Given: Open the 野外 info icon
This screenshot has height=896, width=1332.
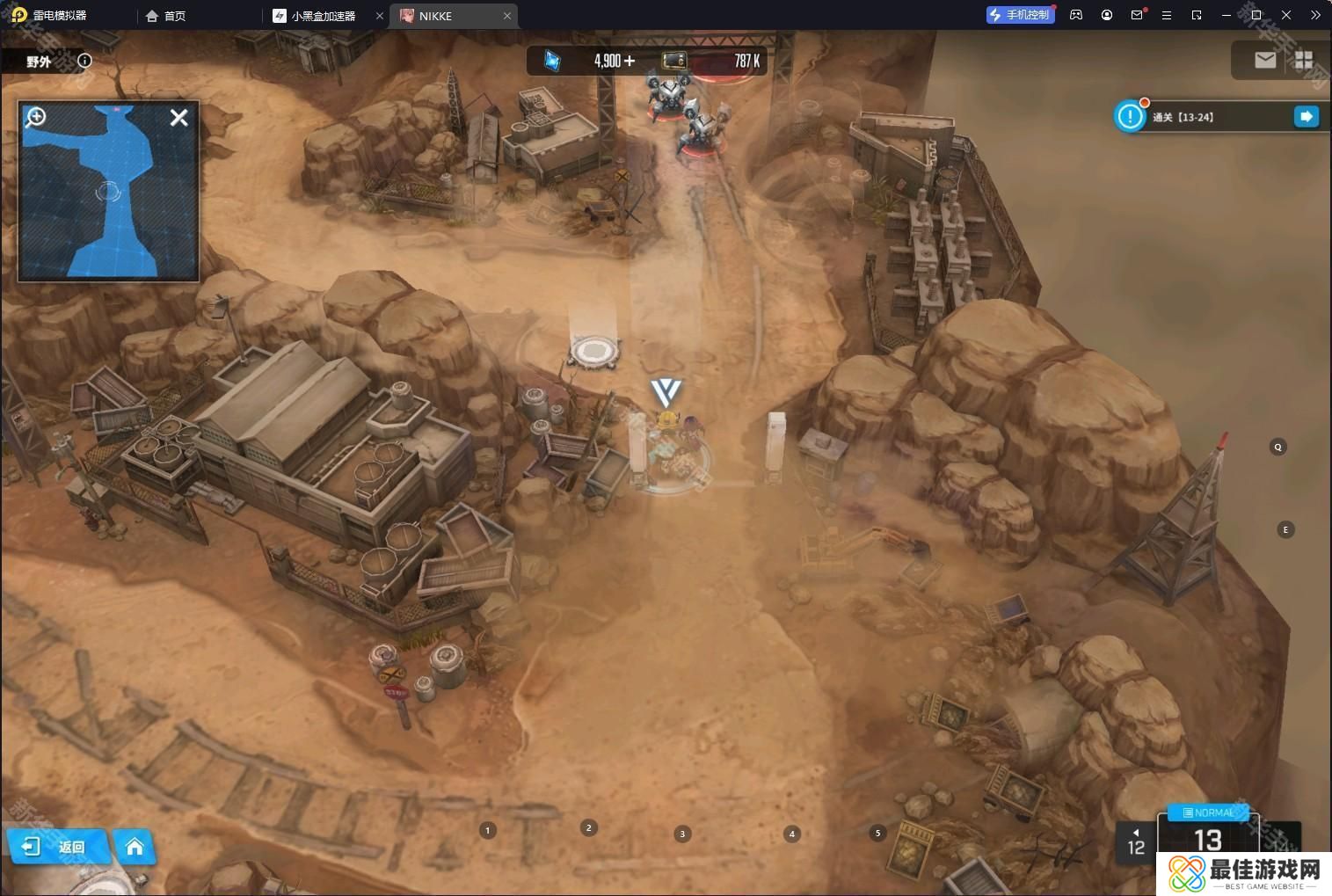Looking at the screenshot, I should click(84, 61).
